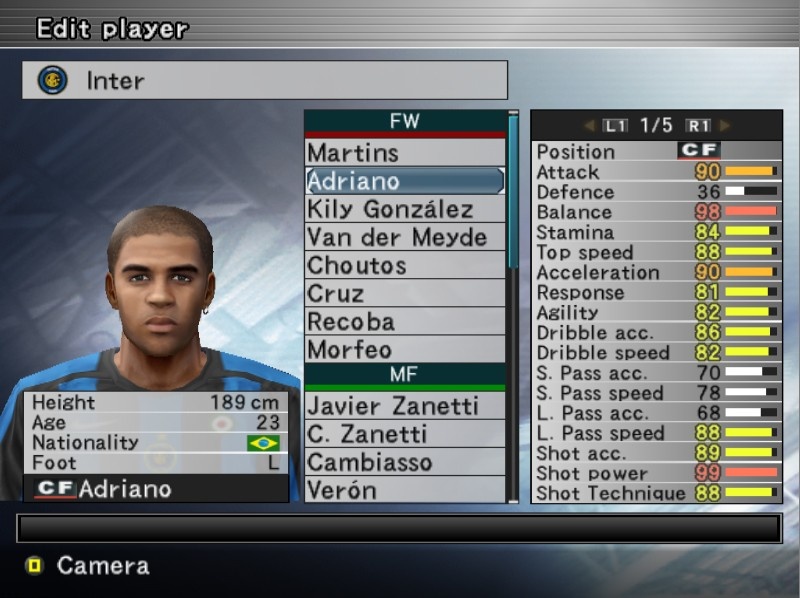The width and height of the screenshot is (800, 598).
Task: Select Morfeo in the forward list
Action: coord(404,349)
